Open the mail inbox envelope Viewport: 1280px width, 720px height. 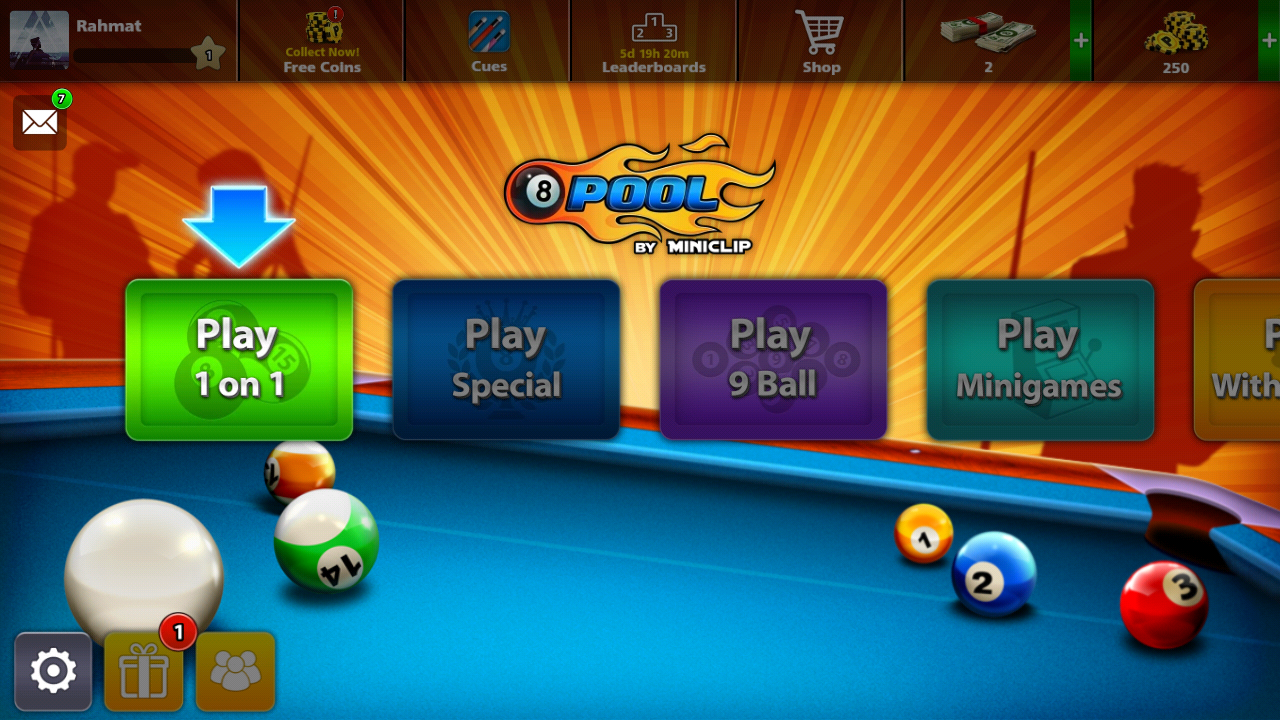point(40,123)
